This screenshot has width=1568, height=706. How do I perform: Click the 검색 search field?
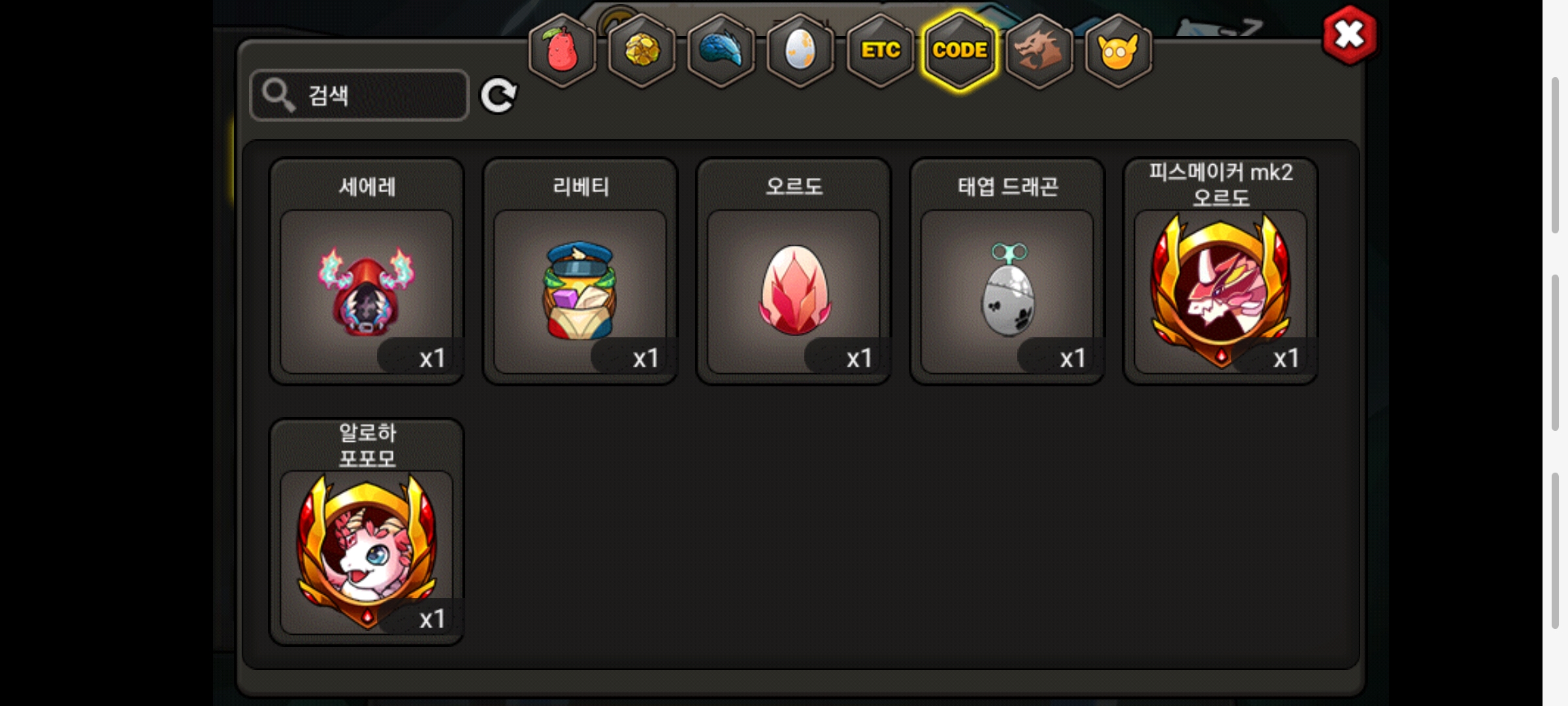359,95
